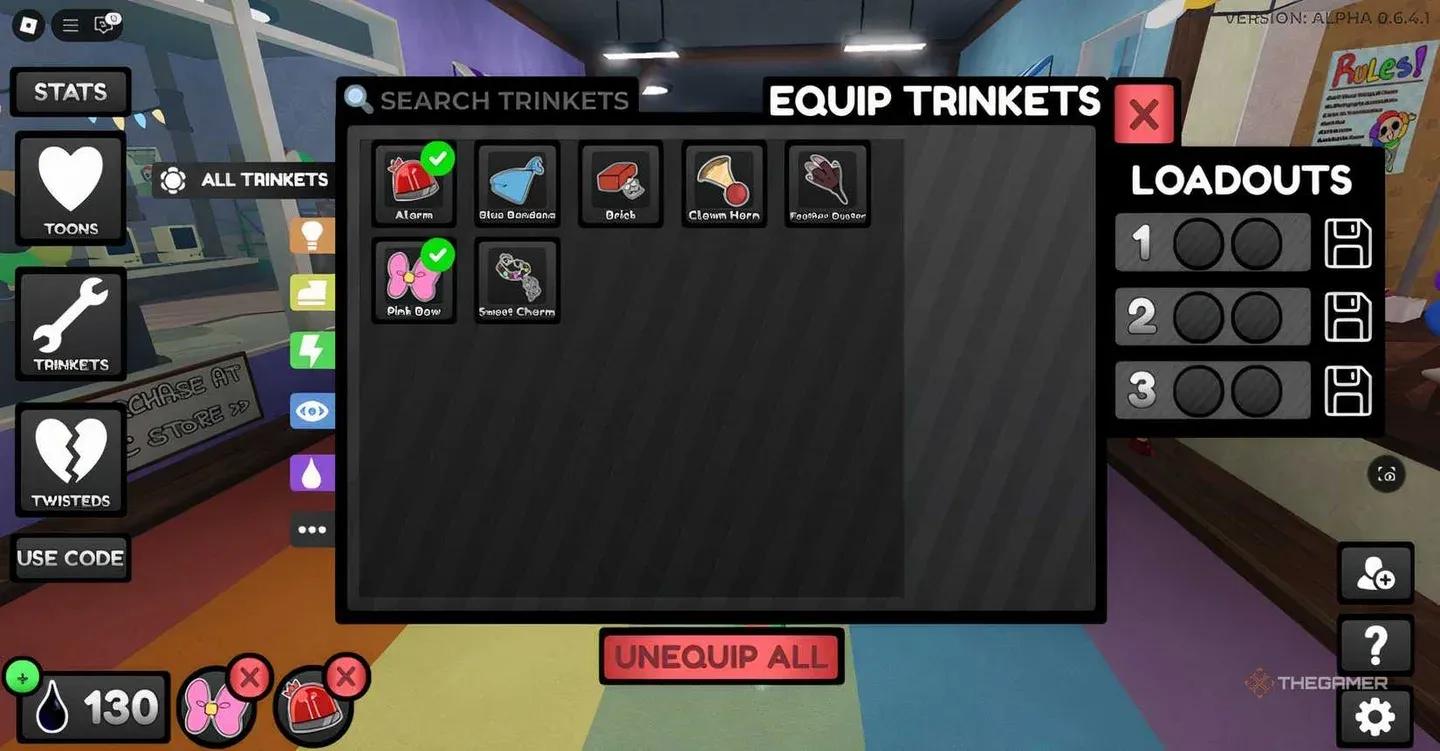This screenshot has height=751, width=1440.
Task: Open the Stats panel
Action: (70, 91)
